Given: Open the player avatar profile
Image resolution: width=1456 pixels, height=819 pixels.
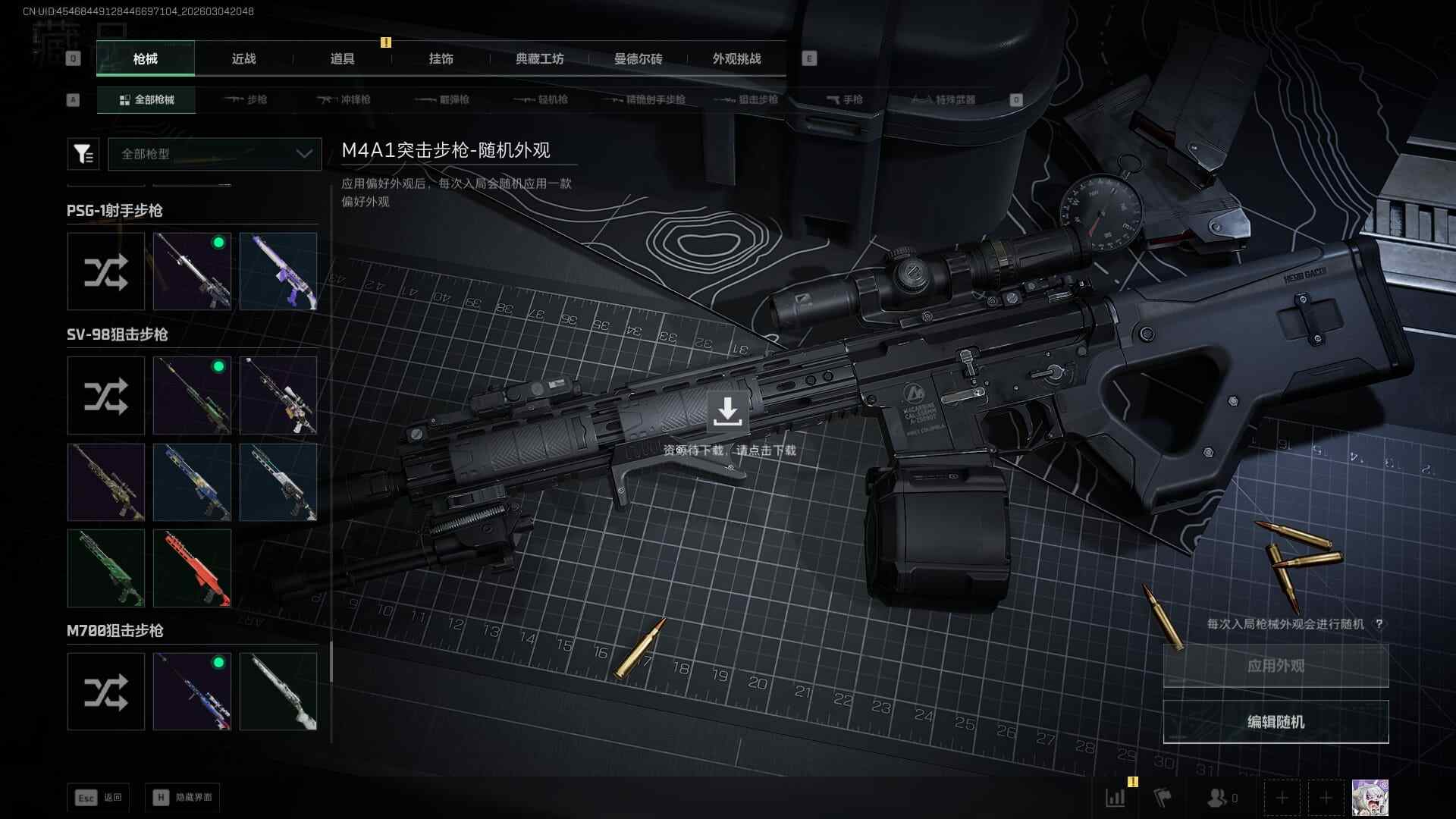Looking at the screenshot, I should pyautogui.click(x=1370, y=798).
